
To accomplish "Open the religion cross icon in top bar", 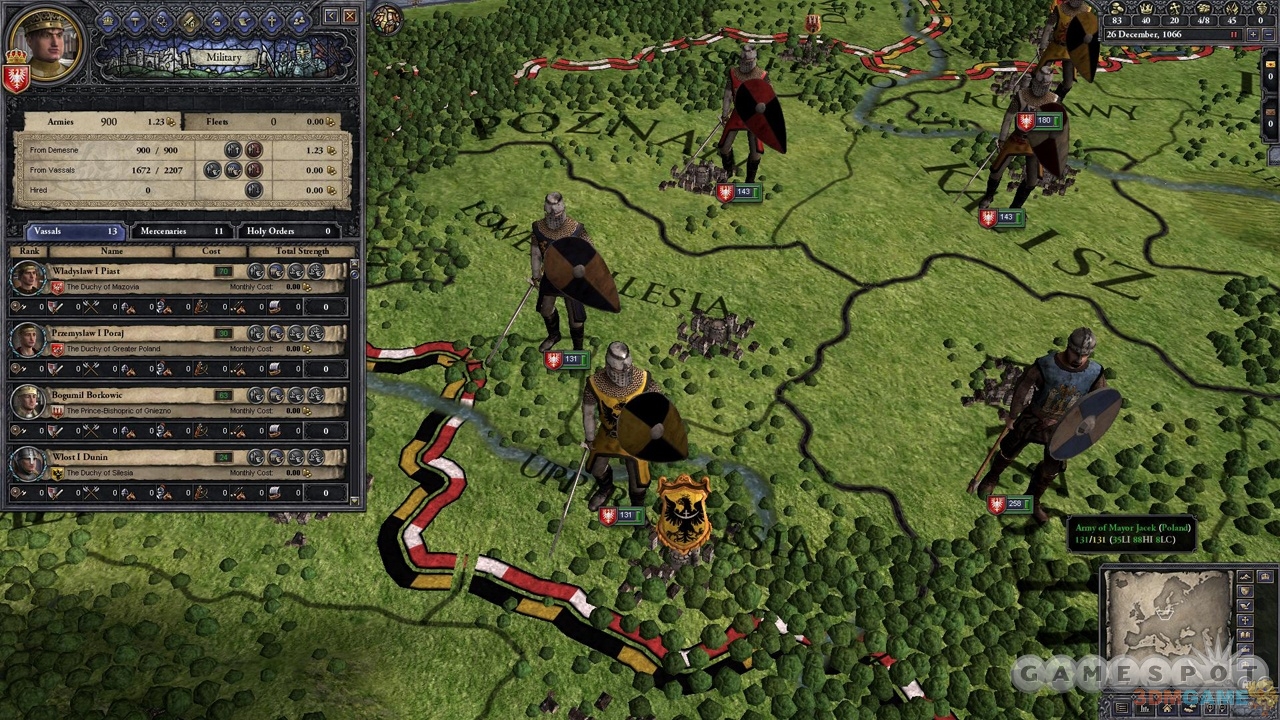I will tap(270, 20).
